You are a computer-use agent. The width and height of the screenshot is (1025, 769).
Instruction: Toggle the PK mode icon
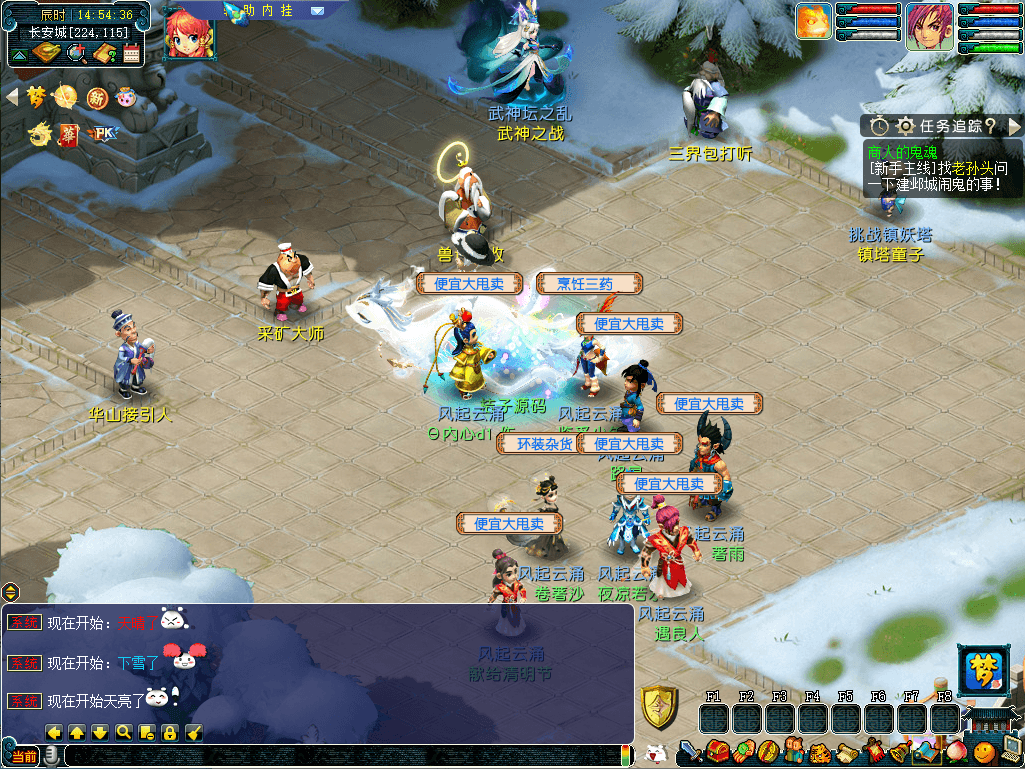[x=102, y=133]
